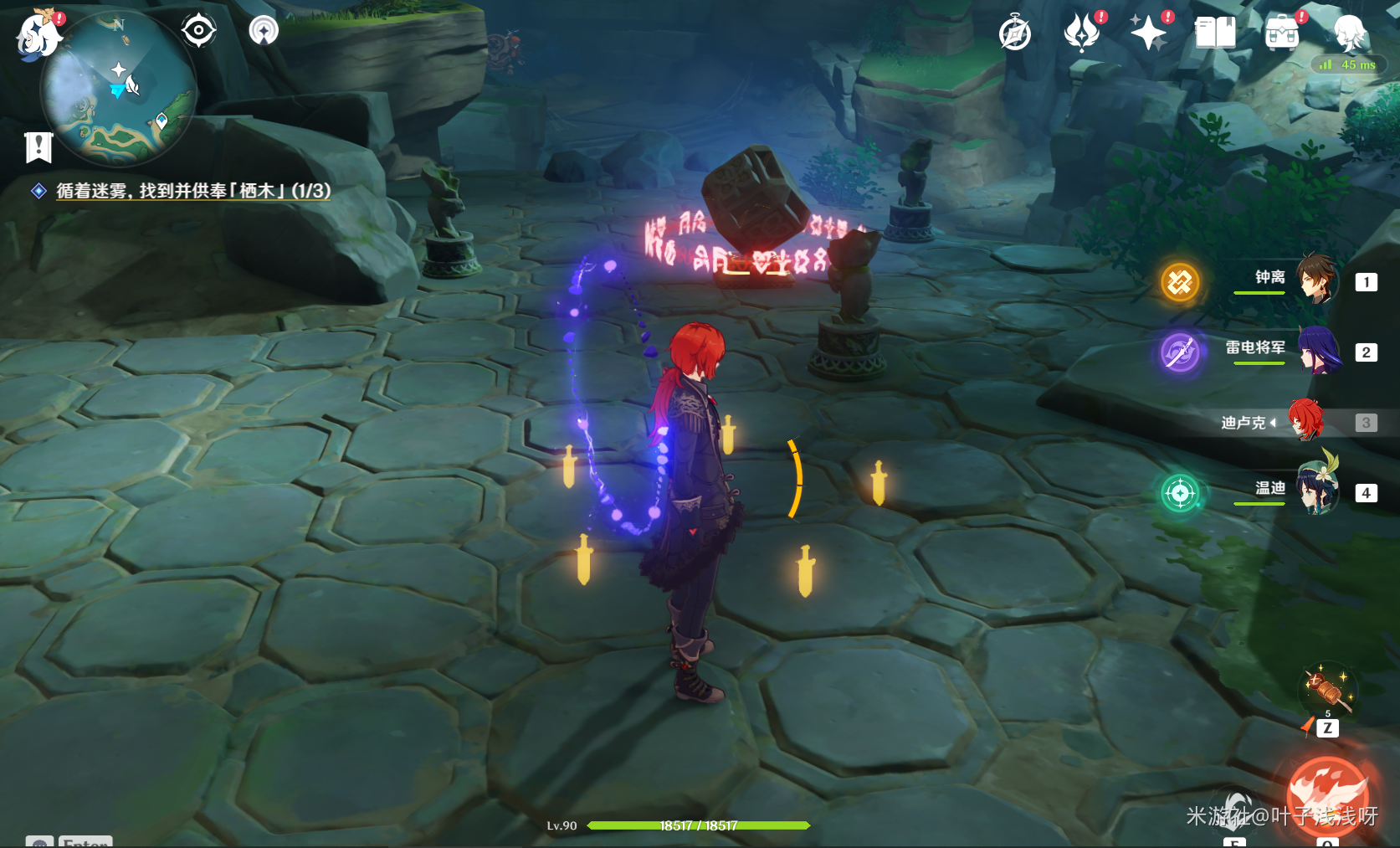Switch to party member 温迪
This screenshot has height=848, width=1400.
pos(1316,491)
